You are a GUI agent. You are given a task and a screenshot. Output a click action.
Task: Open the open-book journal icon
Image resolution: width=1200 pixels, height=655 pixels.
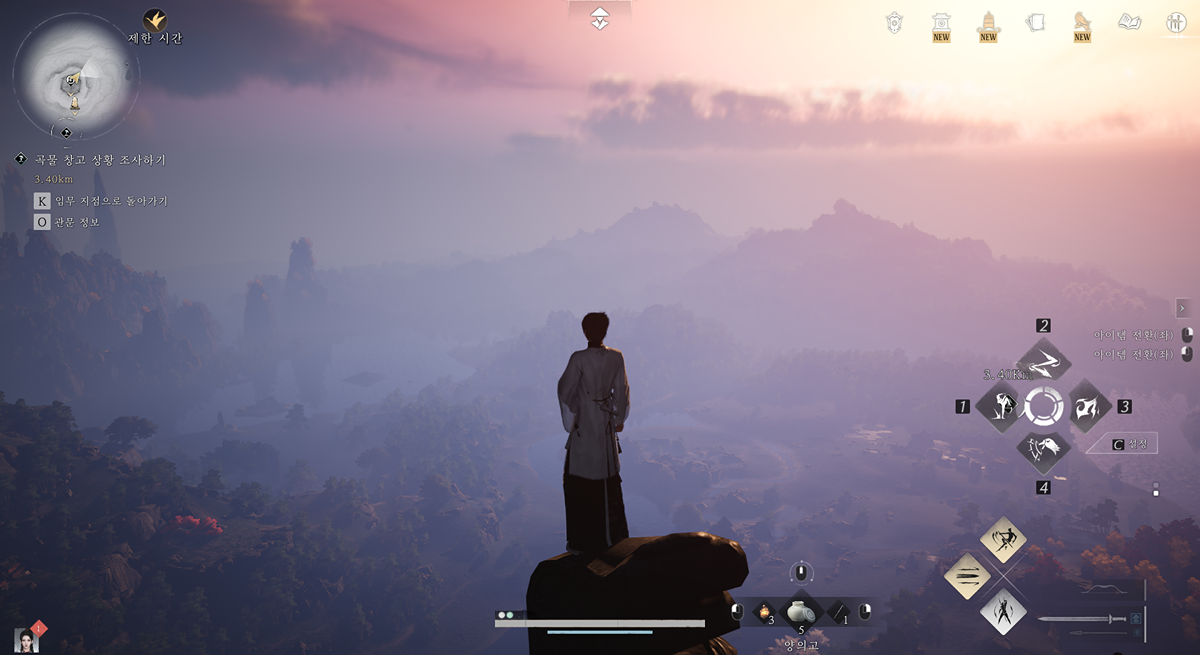click(x=1129, y=22)
